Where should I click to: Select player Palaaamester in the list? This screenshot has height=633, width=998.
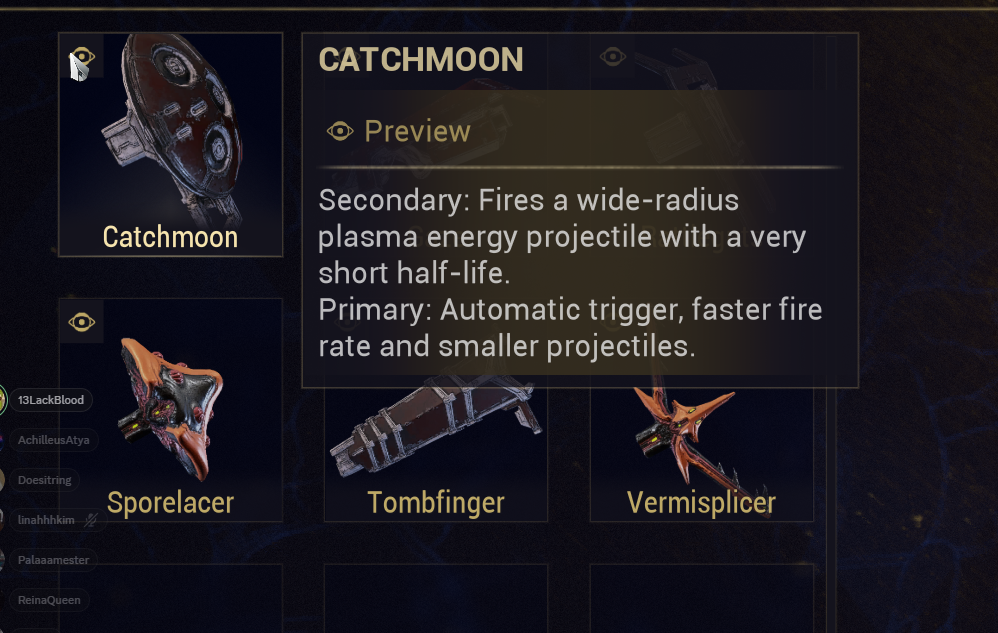(53, 560)
